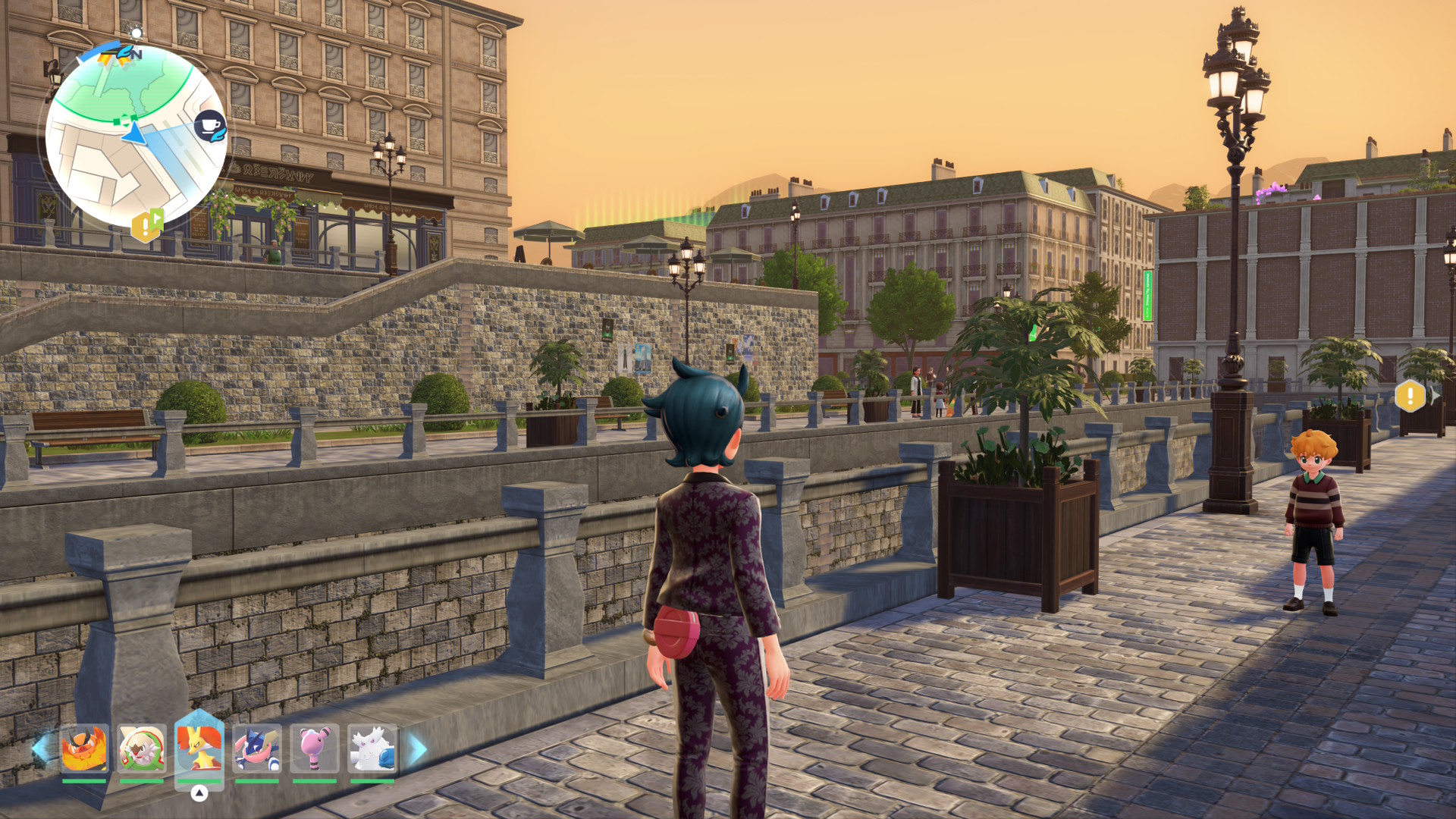Select Emboar in the party bar
Screen dimensions: 1456x819
84,749
